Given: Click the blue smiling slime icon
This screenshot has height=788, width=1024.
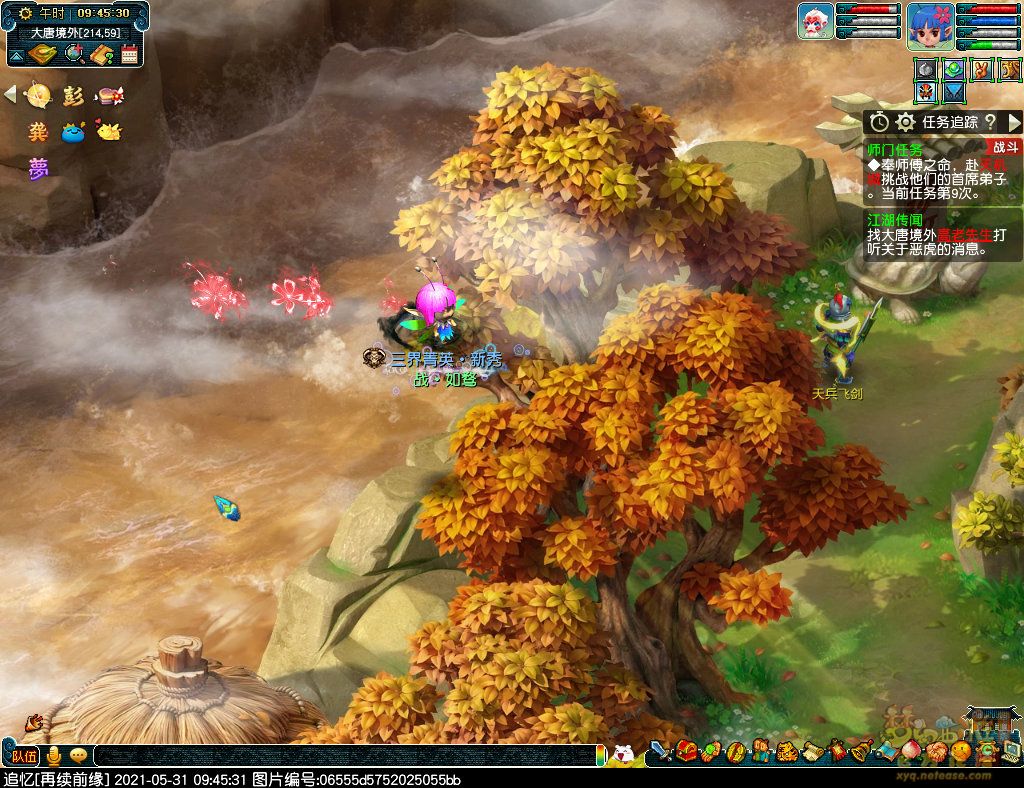Looking at the screenshot, I should click(72, 131).
